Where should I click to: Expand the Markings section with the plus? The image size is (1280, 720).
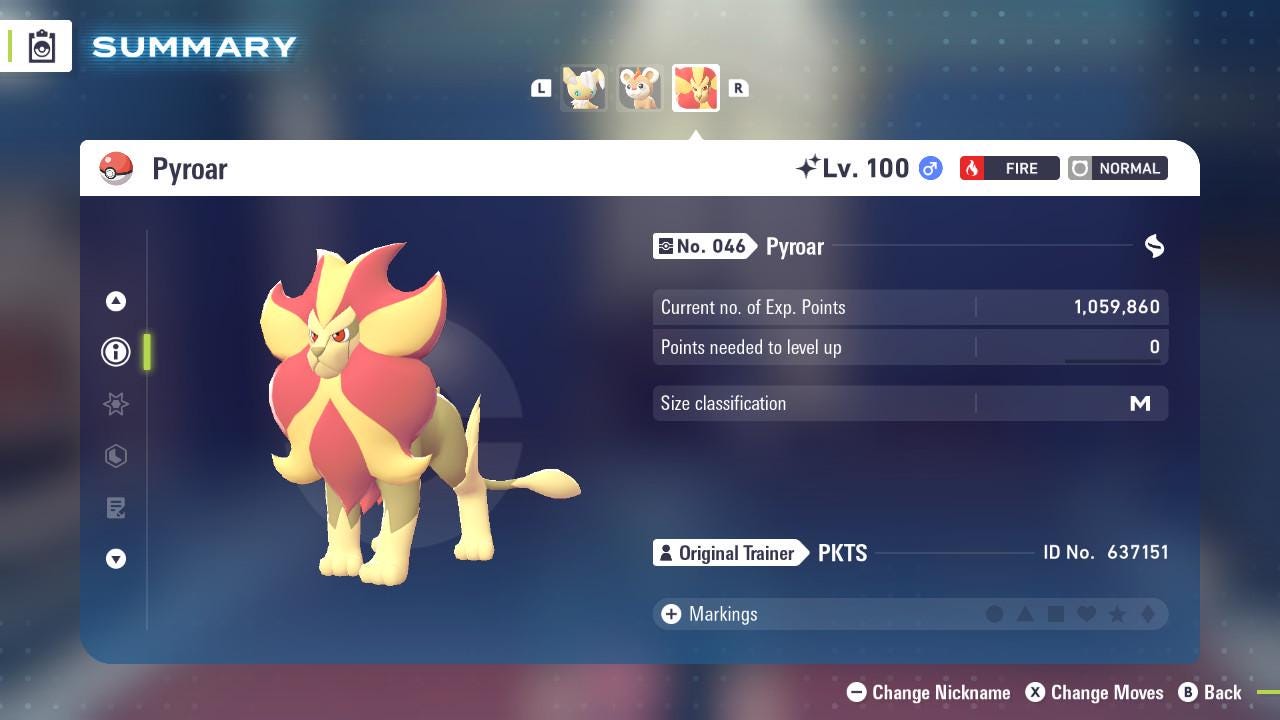pyautogui.click(x=669, y=614)
